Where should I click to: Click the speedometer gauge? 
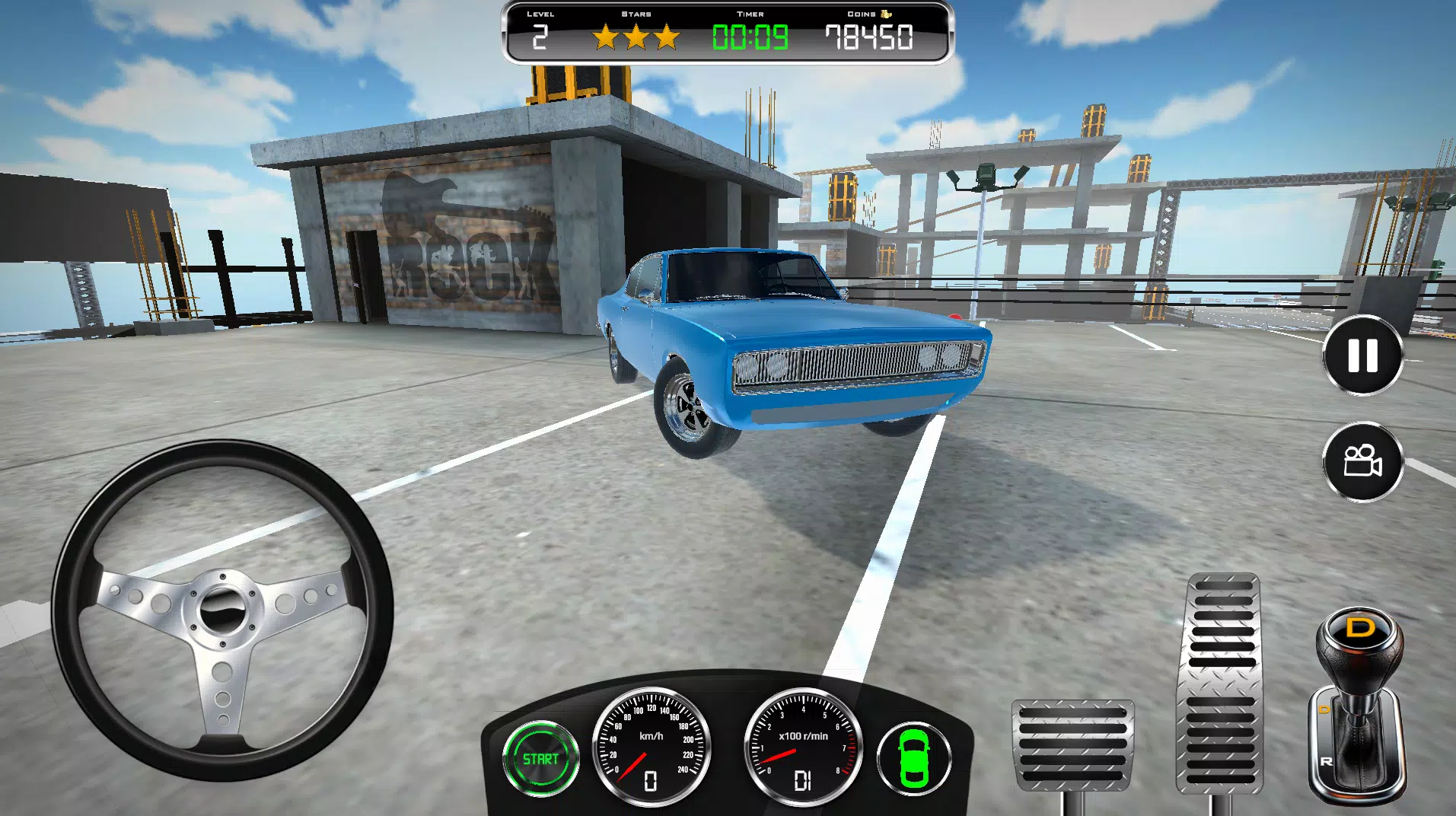[648, 748]
